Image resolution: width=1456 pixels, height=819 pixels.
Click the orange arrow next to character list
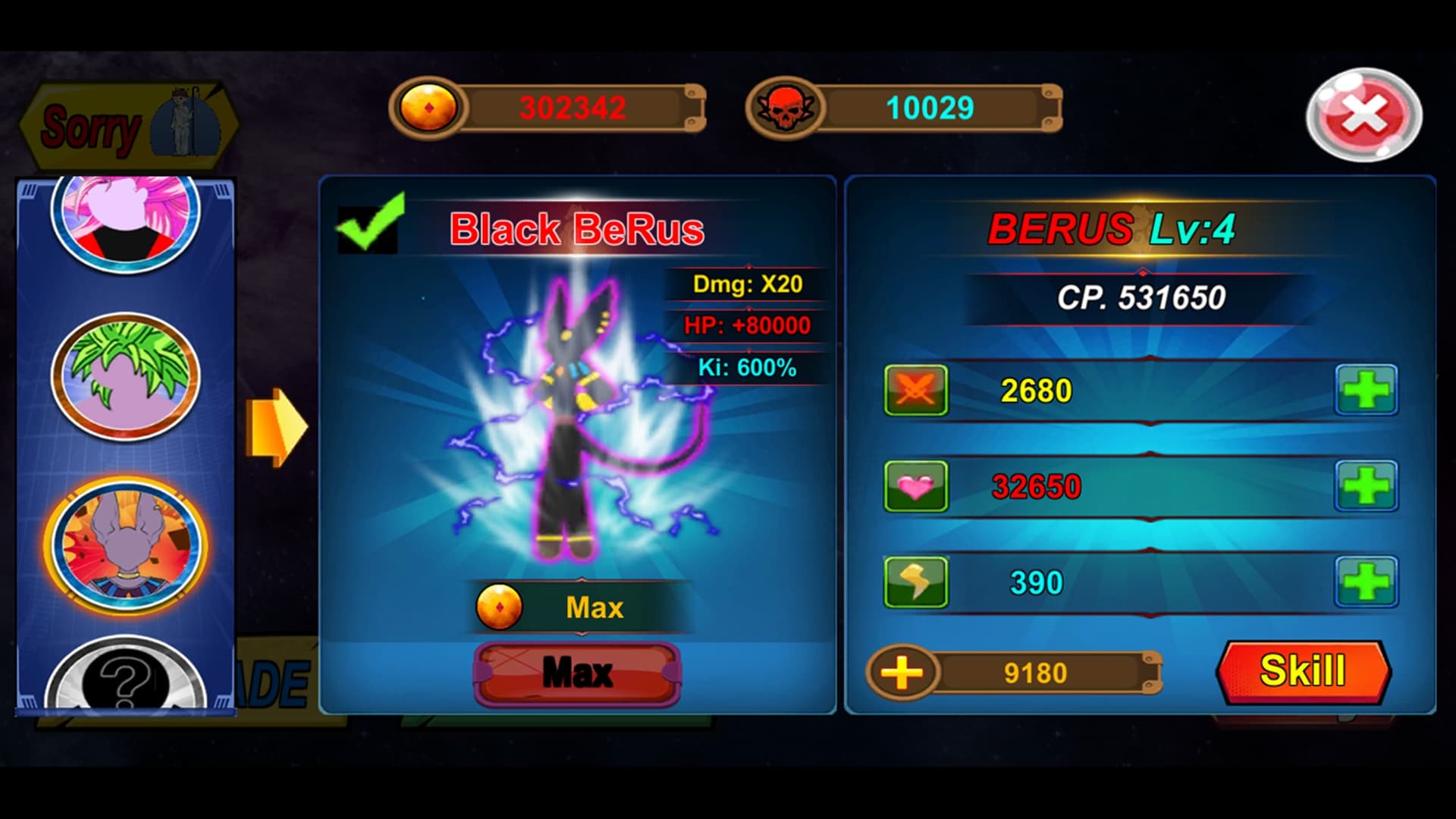pos(277,427)
